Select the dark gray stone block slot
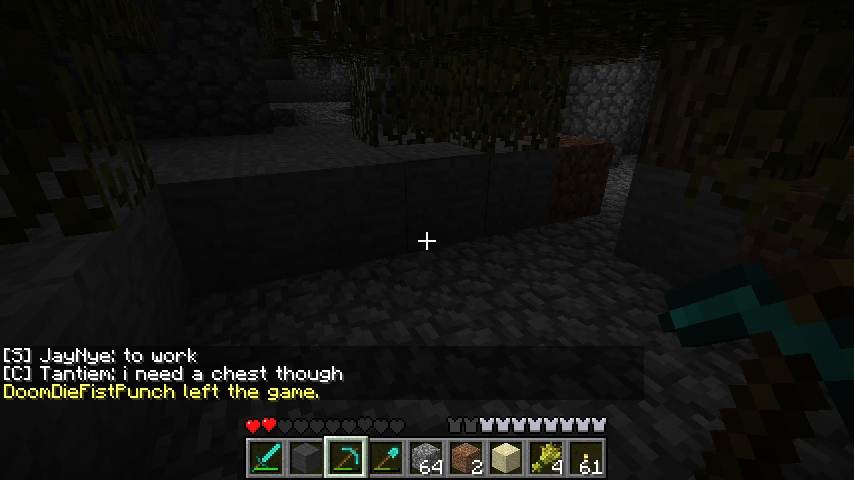The width and height of the screenshot is (854, 480). [x=307, y=458]
